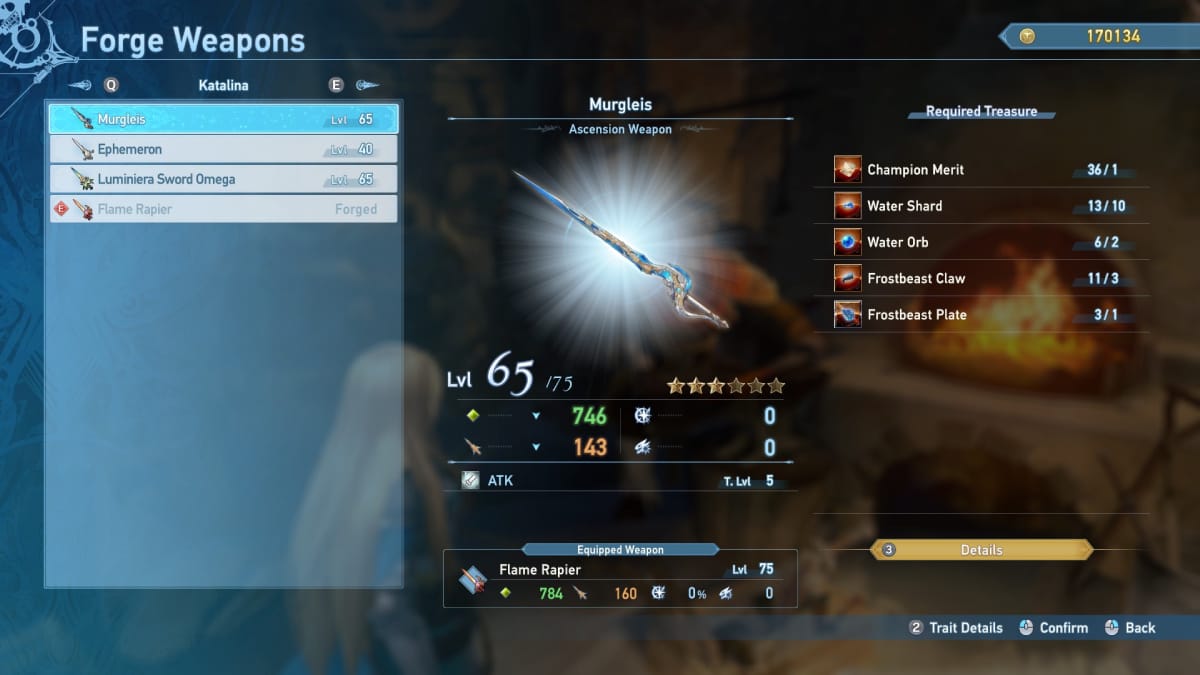The height and width of the screenshot is (675, 1200).
Task: Confirm the forge selection
Action: point(1054,628)
